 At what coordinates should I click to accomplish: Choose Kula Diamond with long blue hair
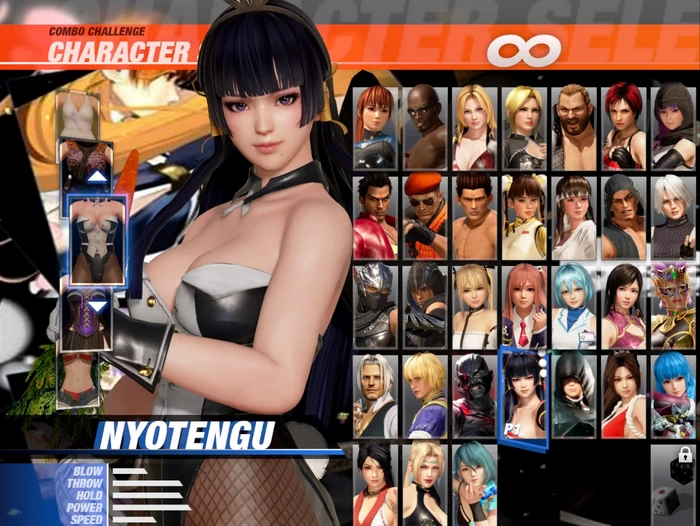coord(672,394)
